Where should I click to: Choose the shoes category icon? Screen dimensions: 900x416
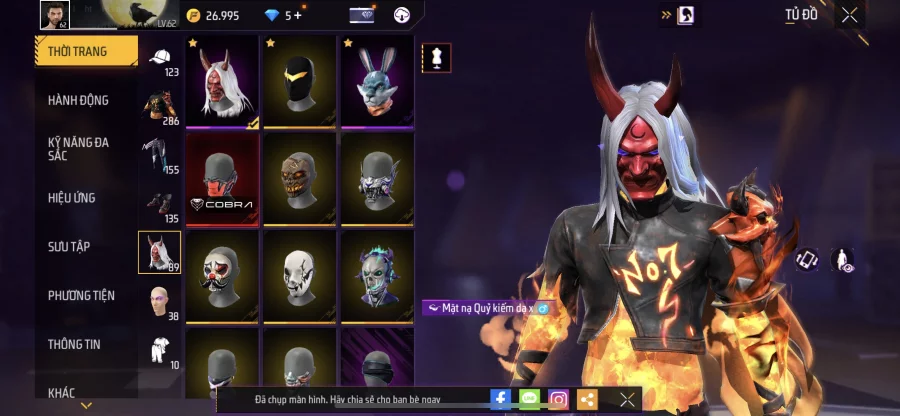tap(159, 205)
